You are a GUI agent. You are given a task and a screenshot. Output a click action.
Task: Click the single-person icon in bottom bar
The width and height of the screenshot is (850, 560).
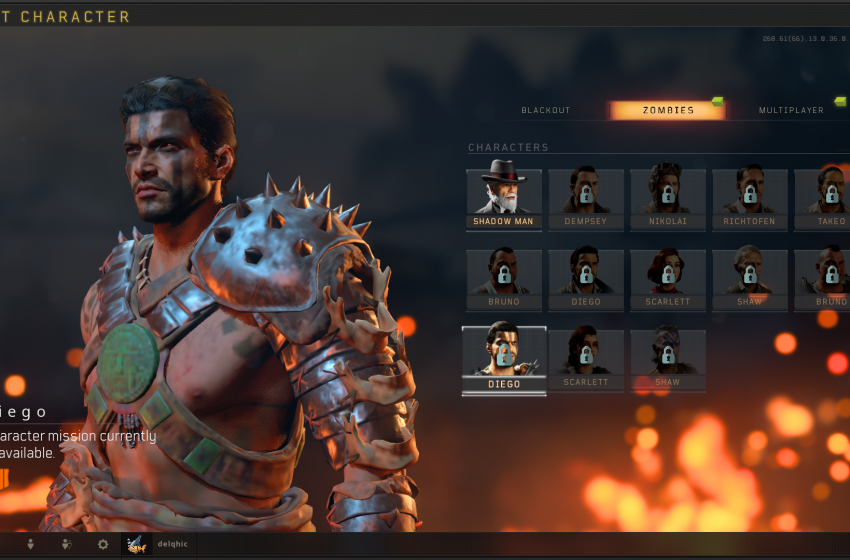pyautogui.click(x=30, y=544)
